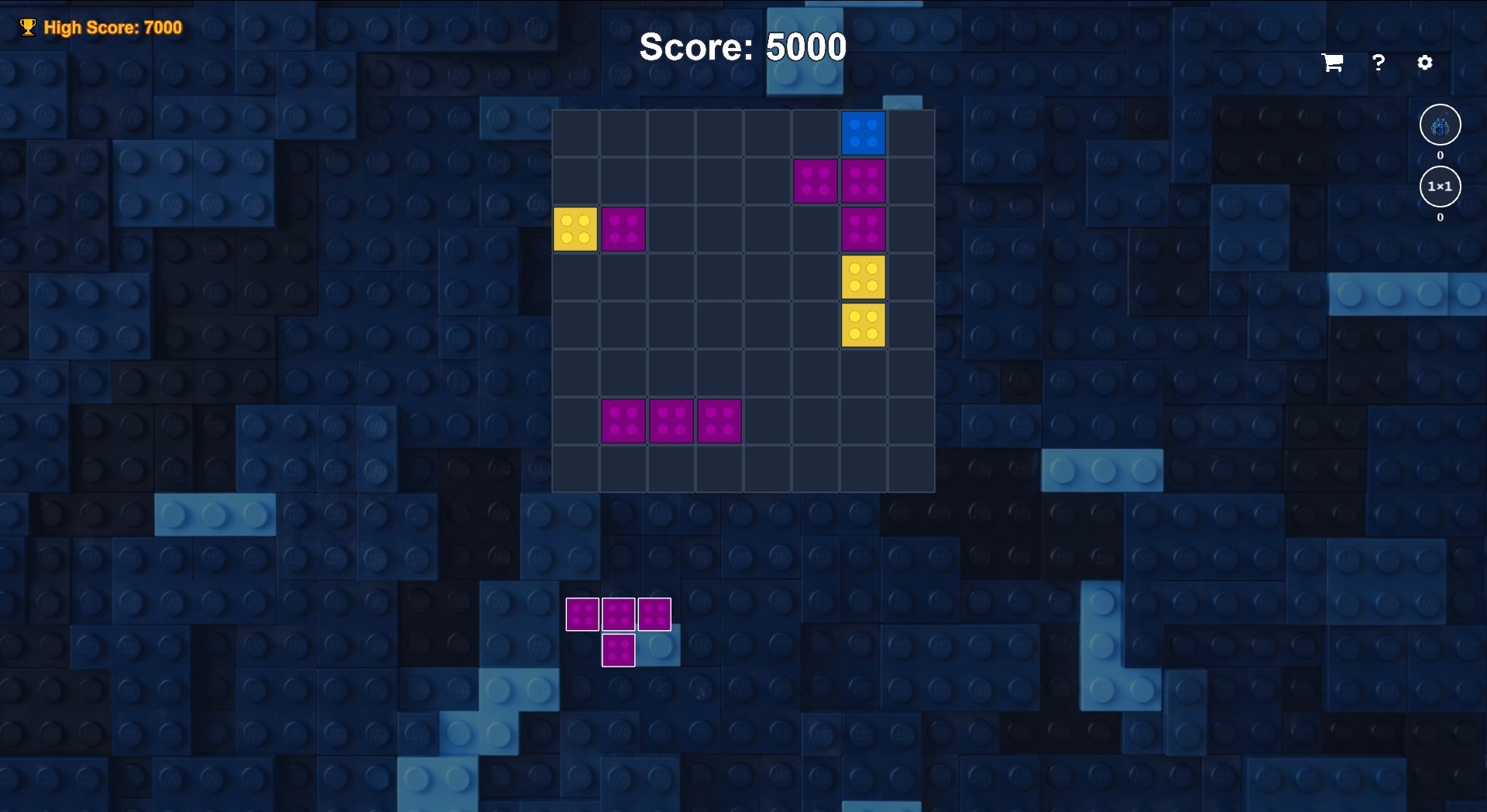Toggle the 1×1 counter showing 0
The image size is (1487, 812).
pos(1439,218)
